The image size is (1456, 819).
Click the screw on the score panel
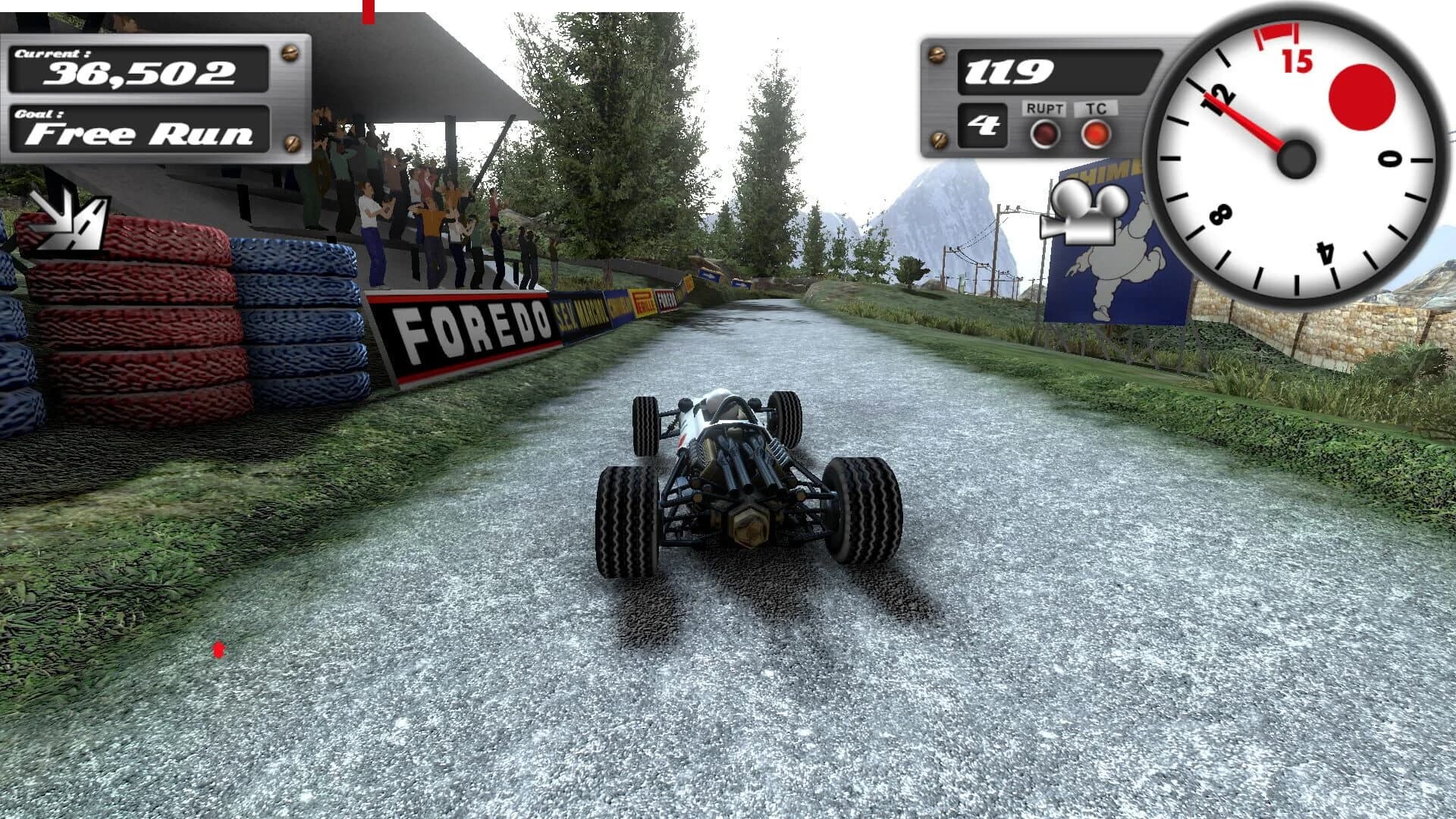coord(290,53)
